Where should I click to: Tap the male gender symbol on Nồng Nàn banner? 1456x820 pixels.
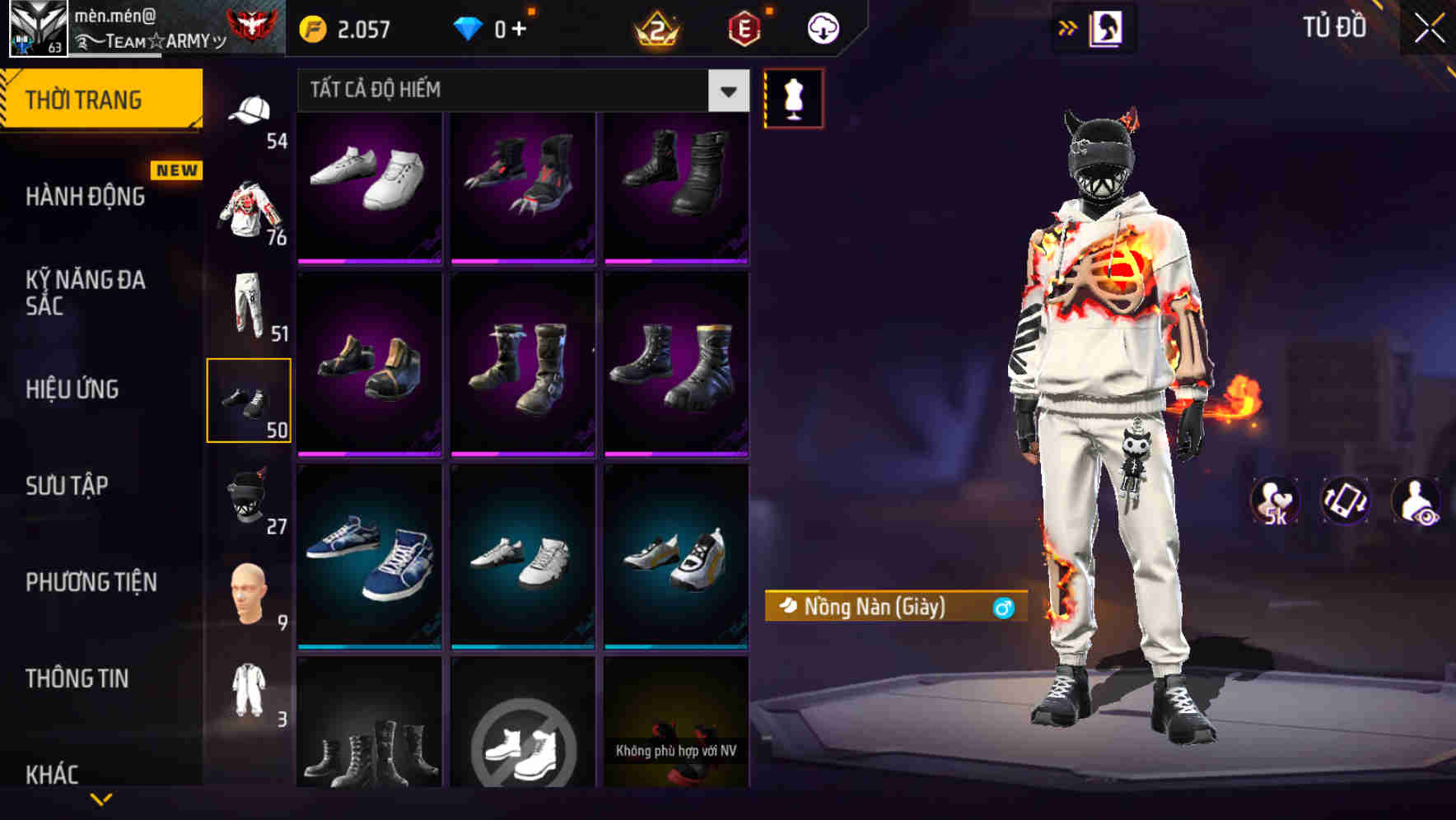1001,607
